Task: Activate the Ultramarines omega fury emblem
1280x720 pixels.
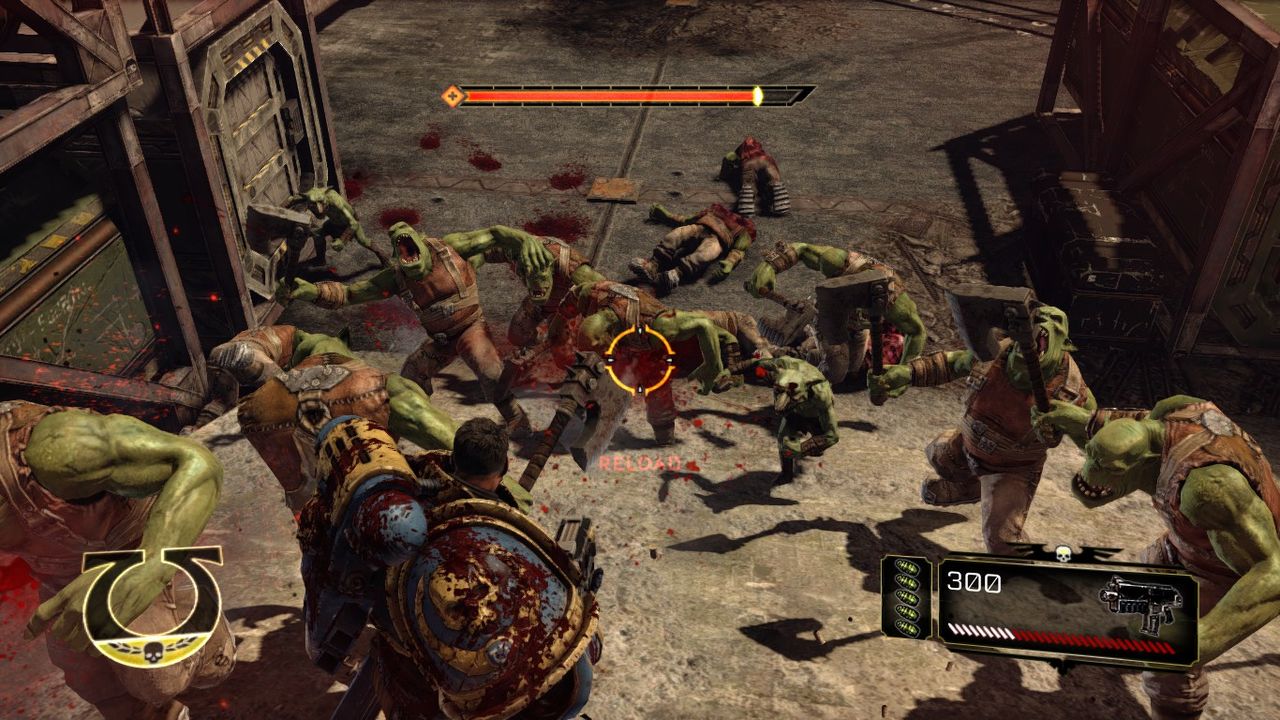Action: (152, 605)
